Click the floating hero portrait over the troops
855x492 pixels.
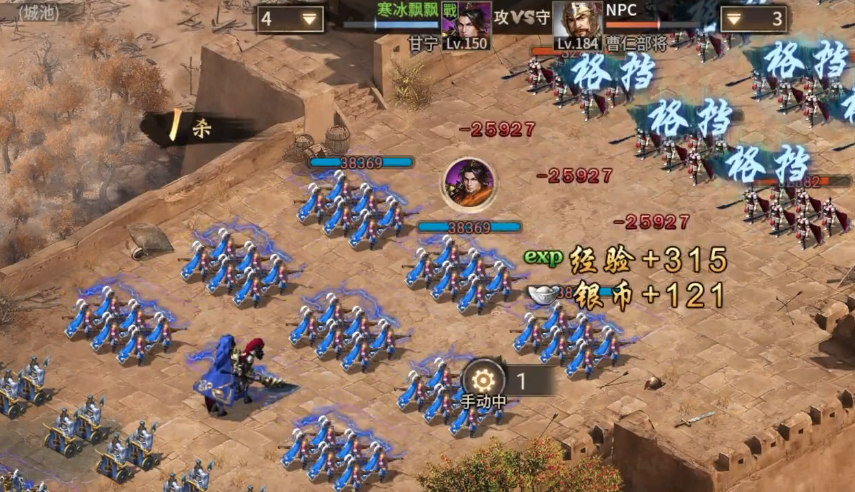click(469, 183)
